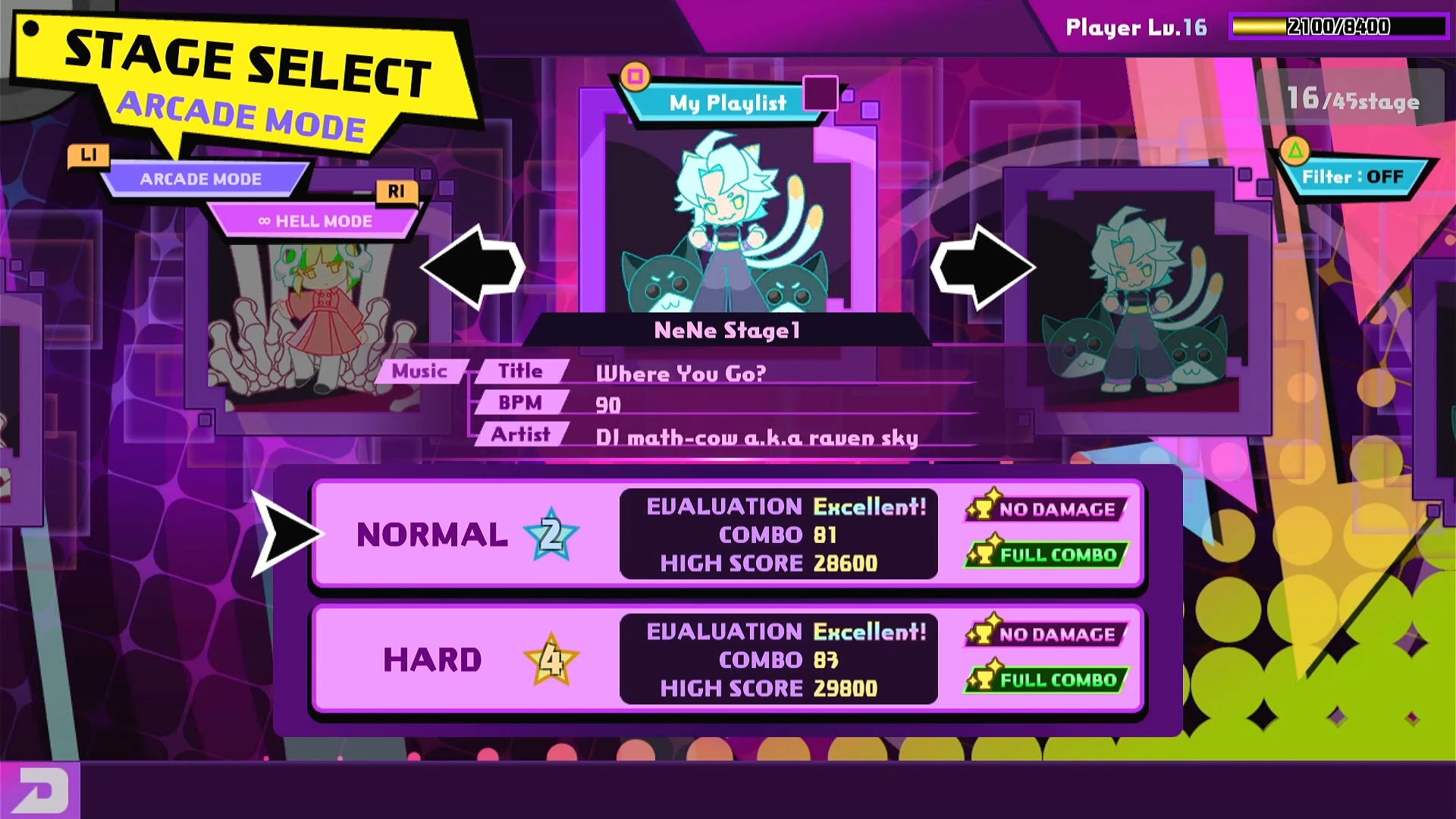Choose the HARD difficulty row
This screenshot has width=1456, height=819.
726,659
